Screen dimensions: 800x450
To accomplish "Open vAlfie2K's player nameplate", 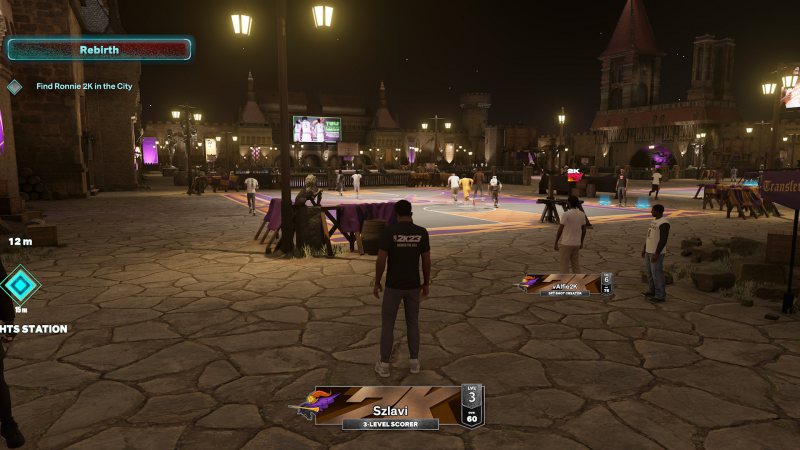I will click(x=567, y=285).
